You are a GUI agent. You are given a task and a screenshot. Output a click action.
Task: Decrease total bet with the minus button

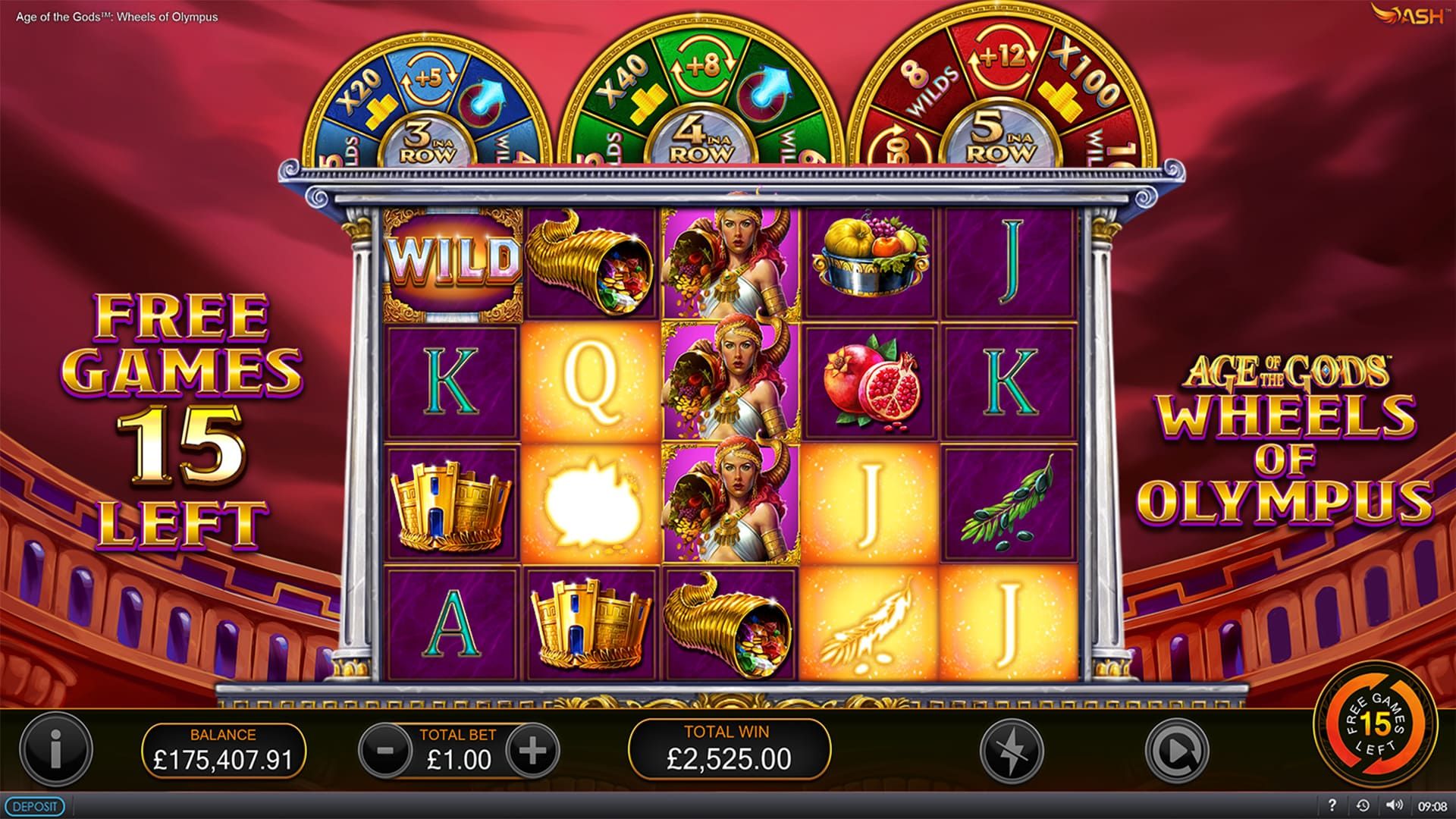click(385, 751)
